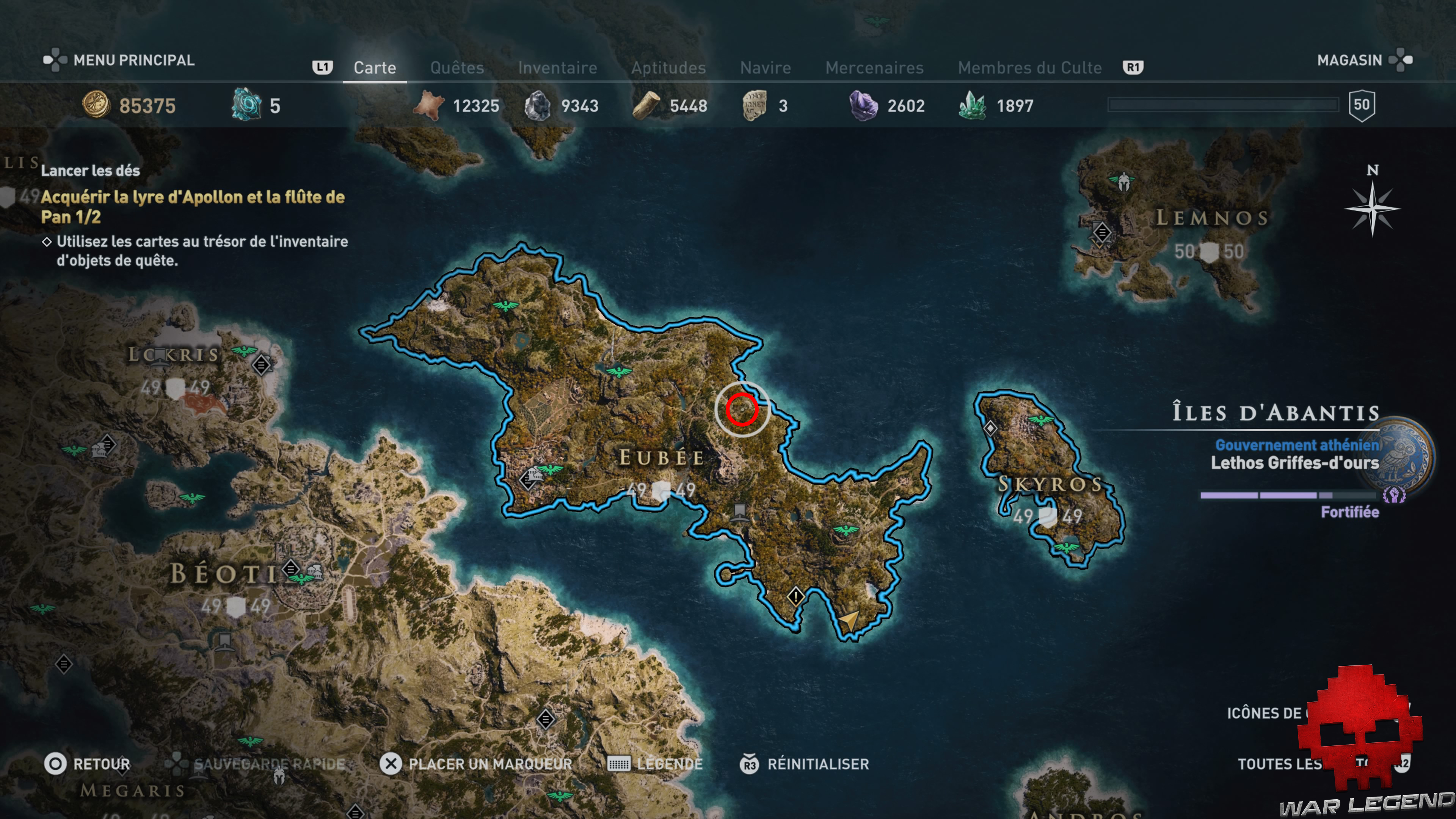Click the helmet fort icon on Lemnos
1456x819 pixels.
coord(1123,182)
